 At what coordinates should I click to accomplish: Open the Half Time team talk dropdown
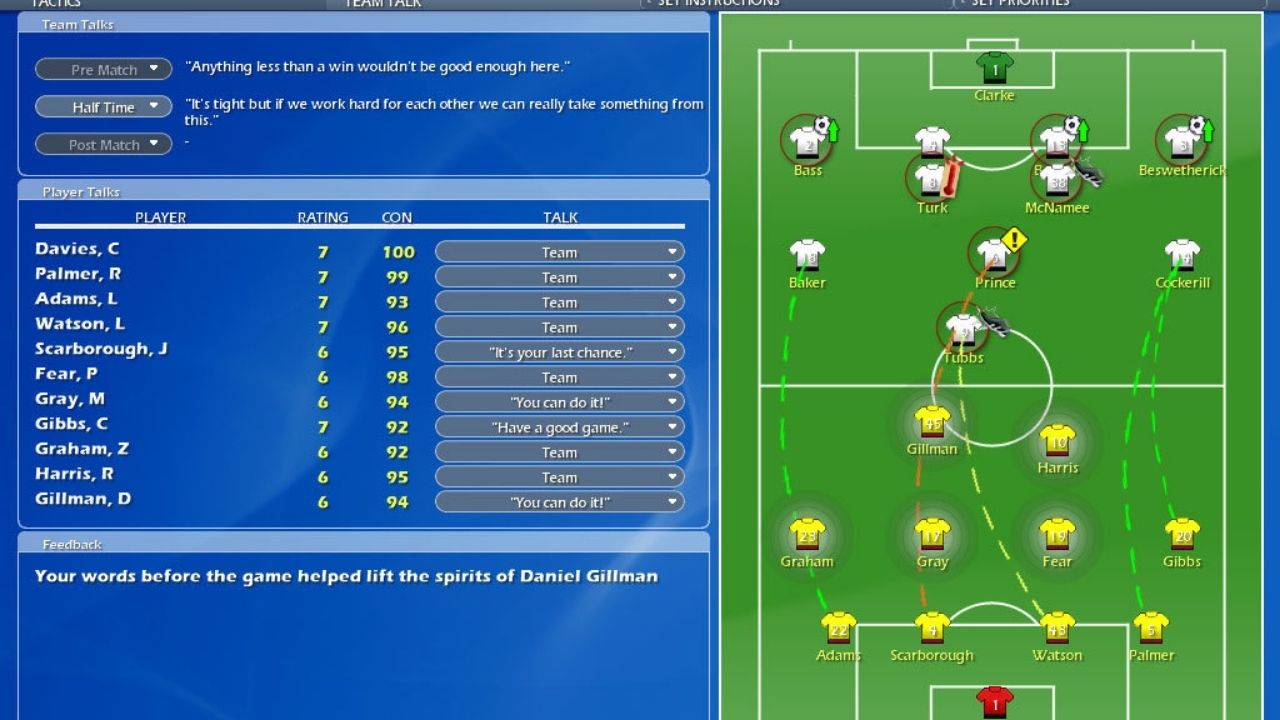pos(104,107)
